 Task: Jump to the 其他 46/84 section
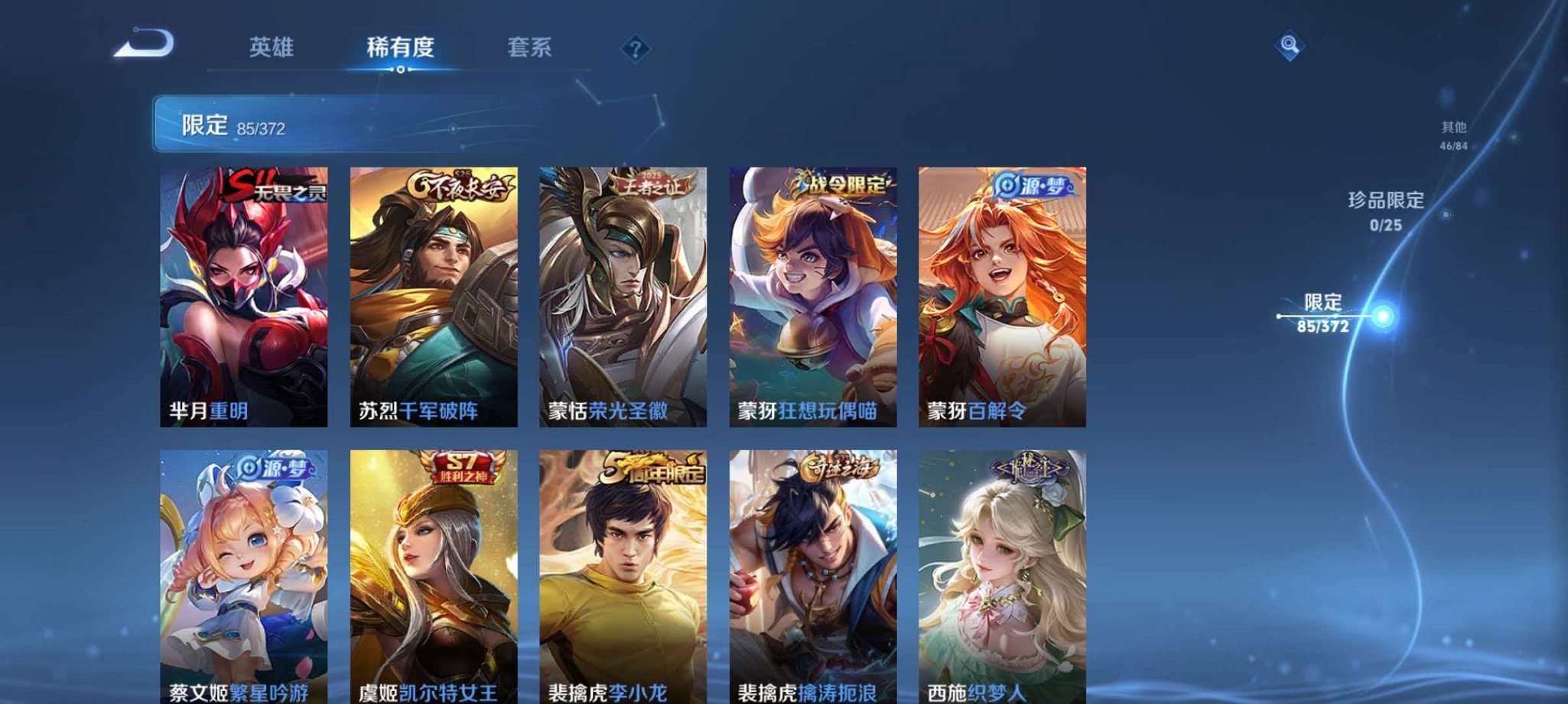[x=1456, y=135]
